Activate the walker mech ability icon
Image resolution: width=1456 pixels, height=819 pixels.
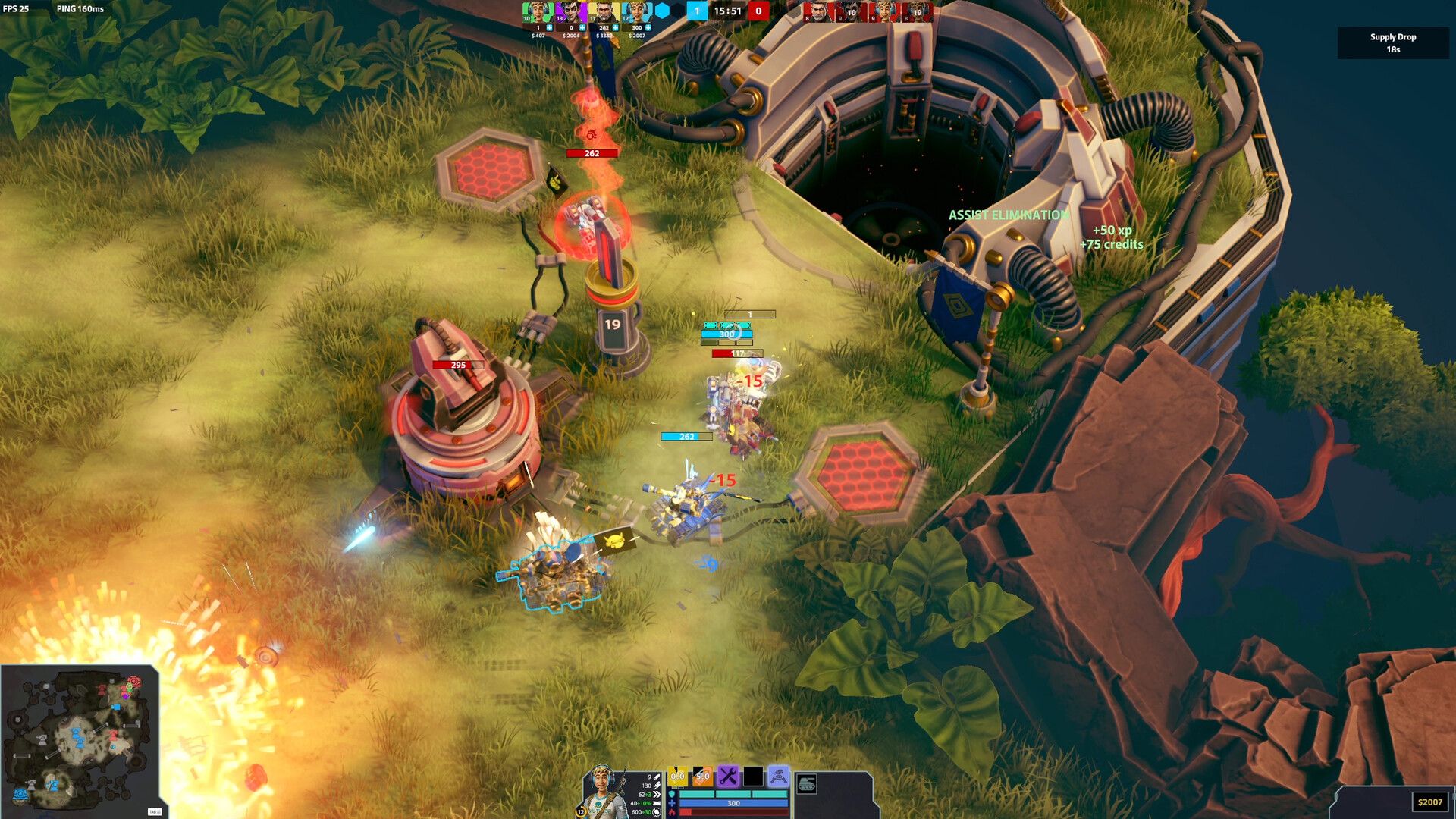tap(778, 777)
